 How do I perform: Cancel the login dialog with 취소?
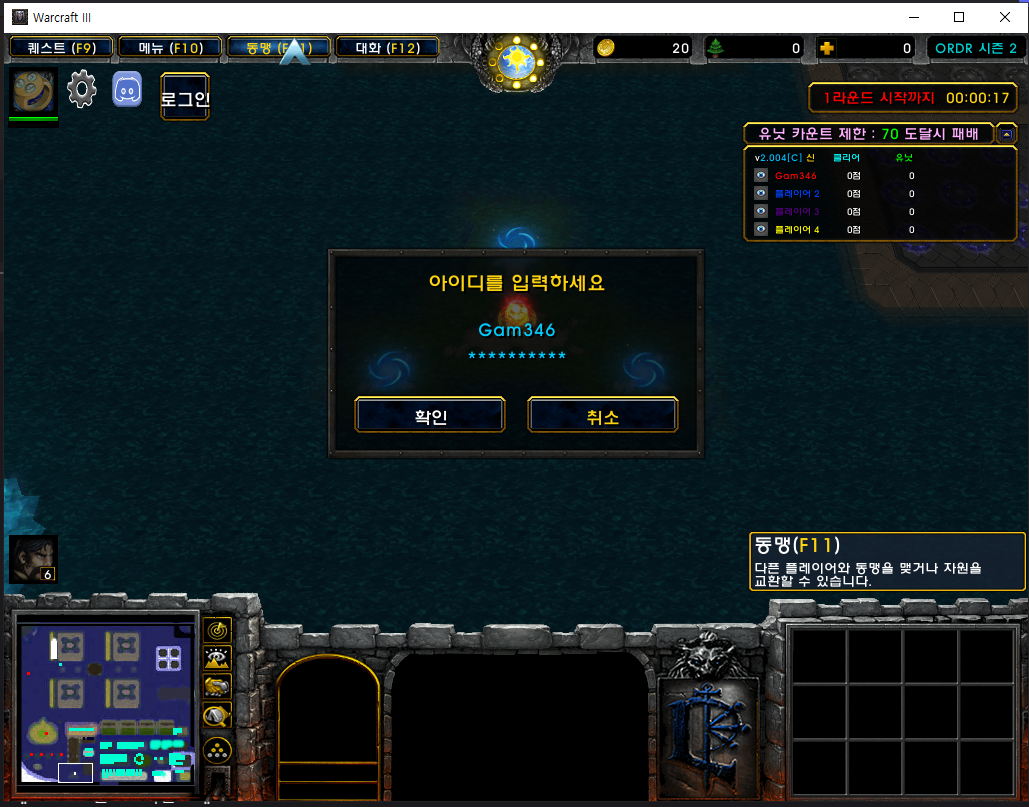(603, 415)
